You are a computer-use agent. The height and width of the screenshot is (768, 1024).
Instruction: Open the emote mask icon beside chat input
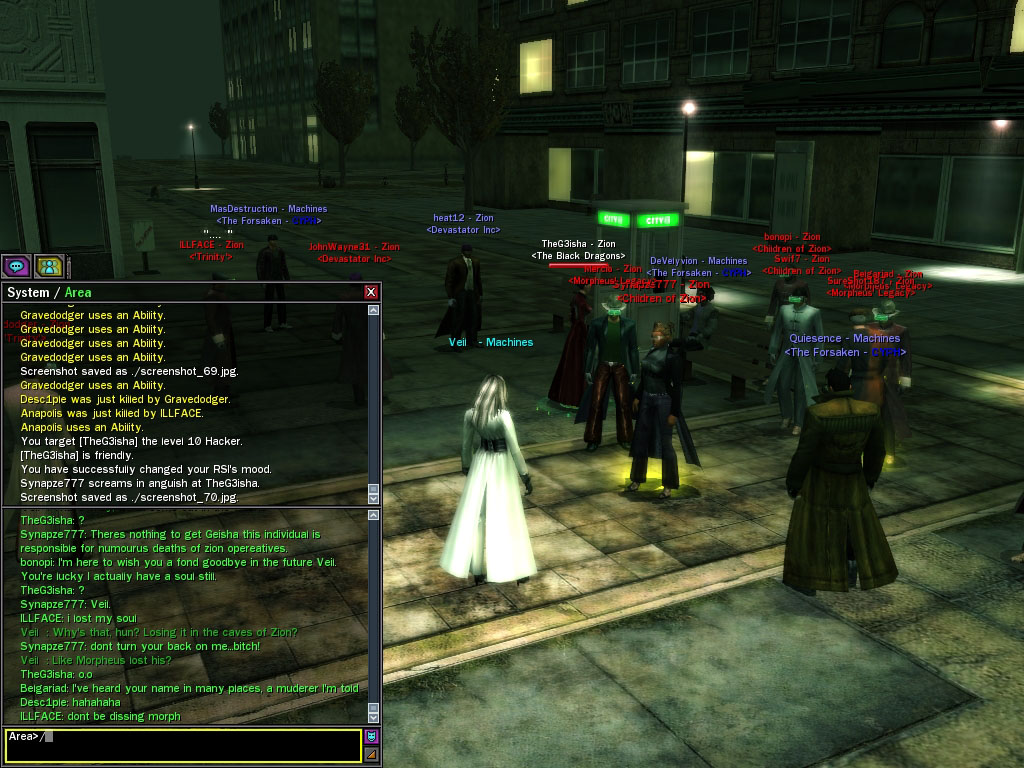371,737
